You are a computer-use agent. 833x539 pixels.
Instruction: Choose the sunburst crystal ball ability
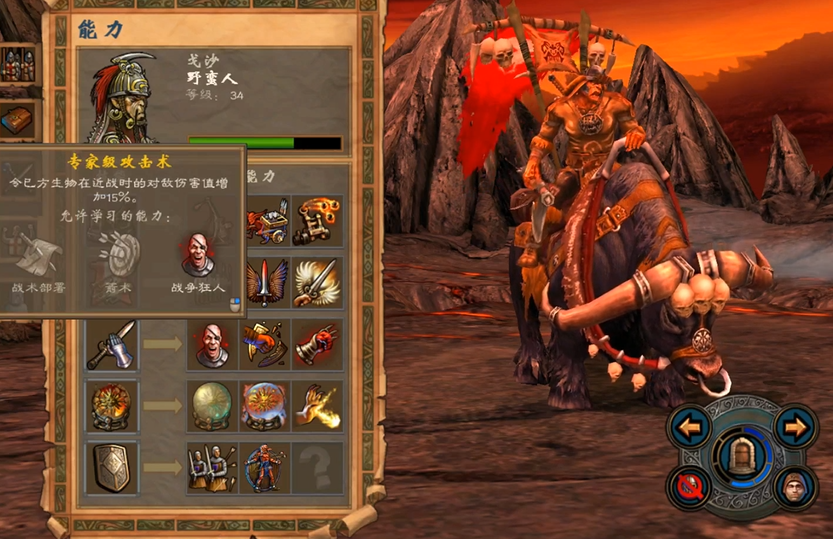point(265,405)
